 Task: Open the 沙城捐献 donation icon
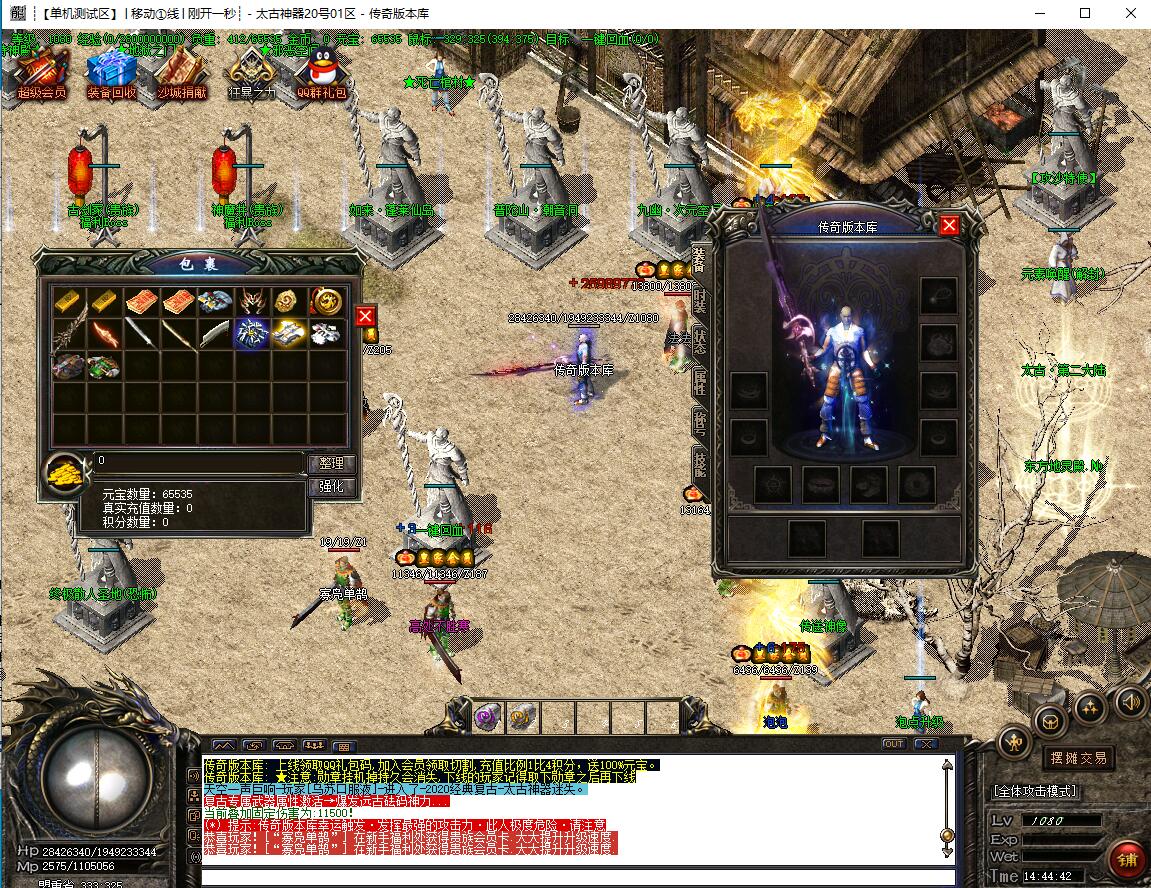point(181,73)
